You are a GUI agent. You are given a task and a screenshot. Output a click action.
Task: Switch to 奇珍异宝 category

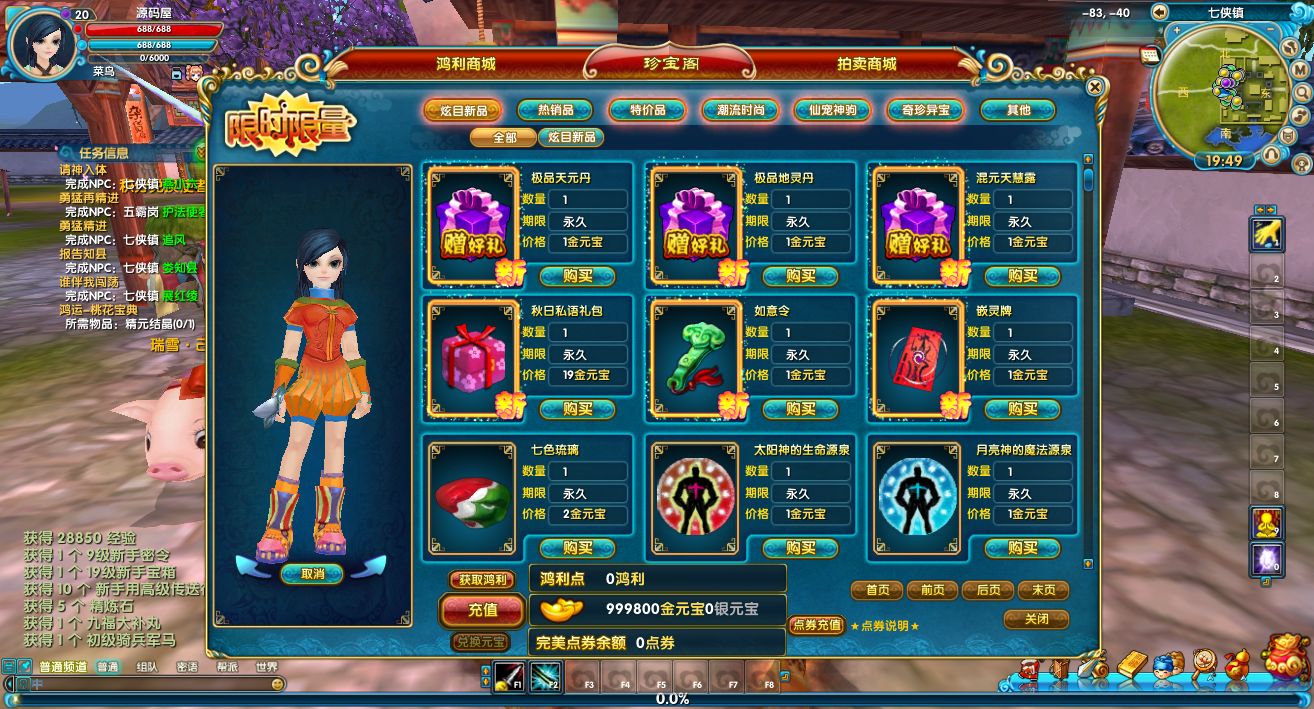(x=924, y=110)
